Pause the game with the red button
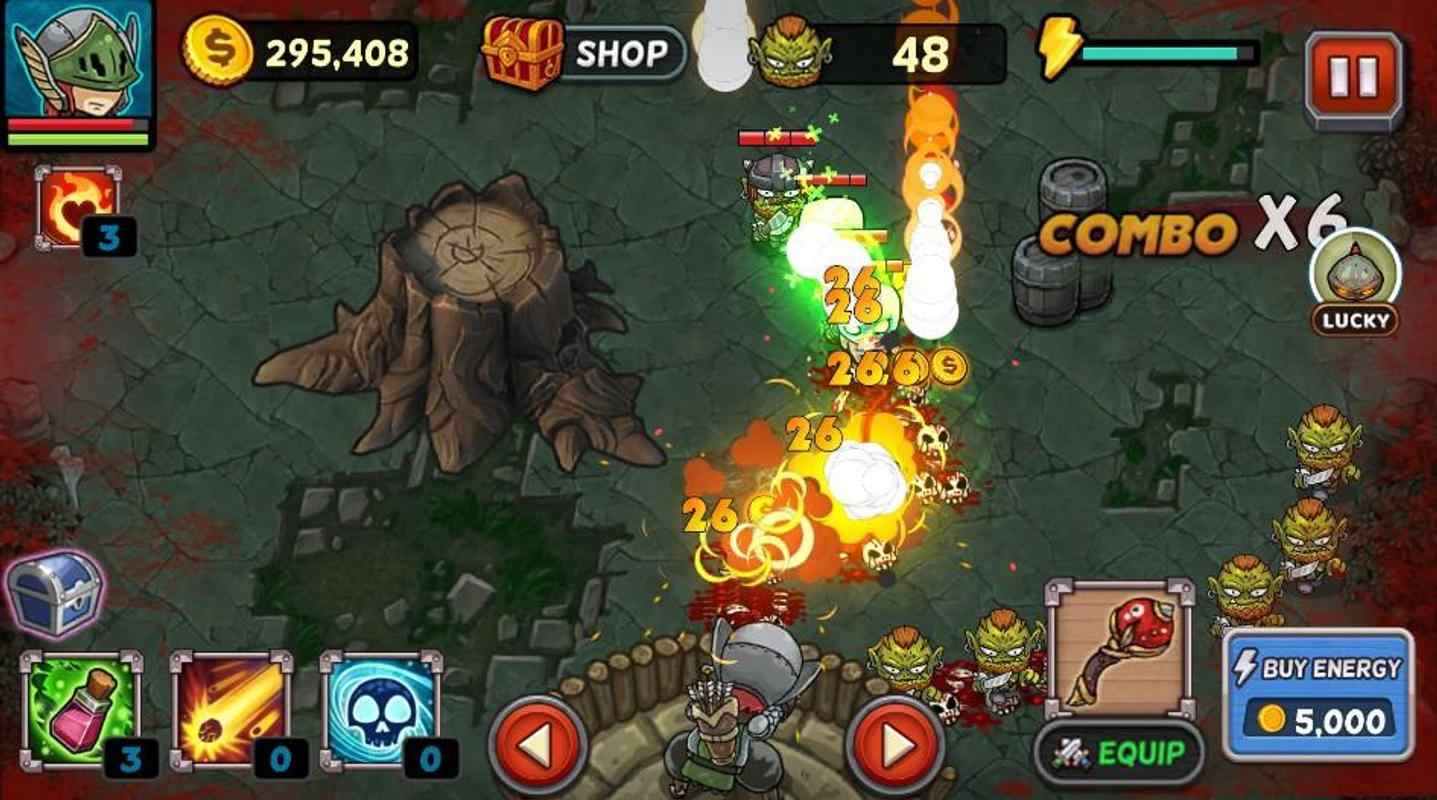This screenshot has width=1437, height=800. click(1354, 77)
